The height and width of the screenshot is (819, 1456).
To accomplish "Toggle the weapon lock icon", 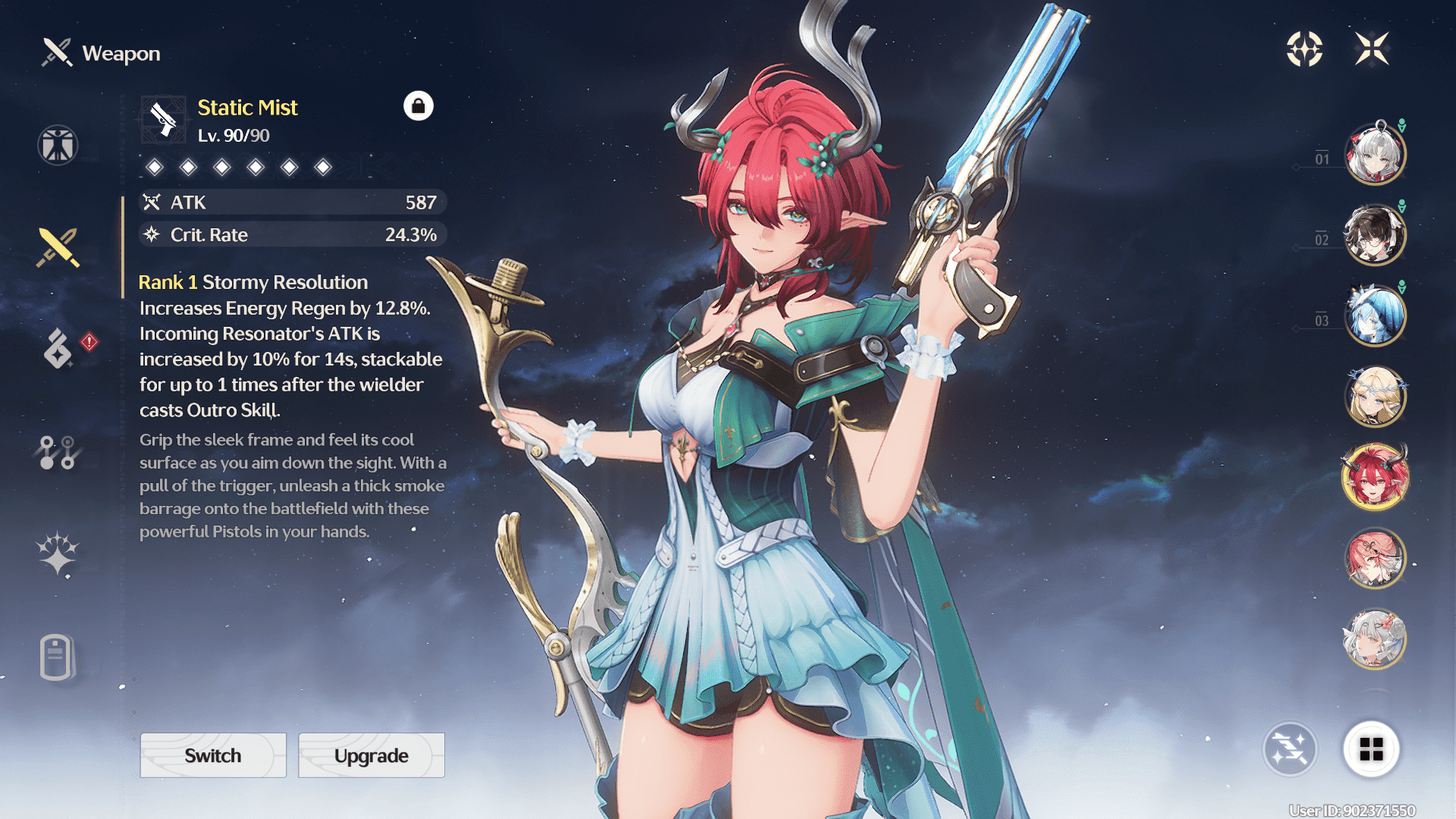I will (418, 106).
